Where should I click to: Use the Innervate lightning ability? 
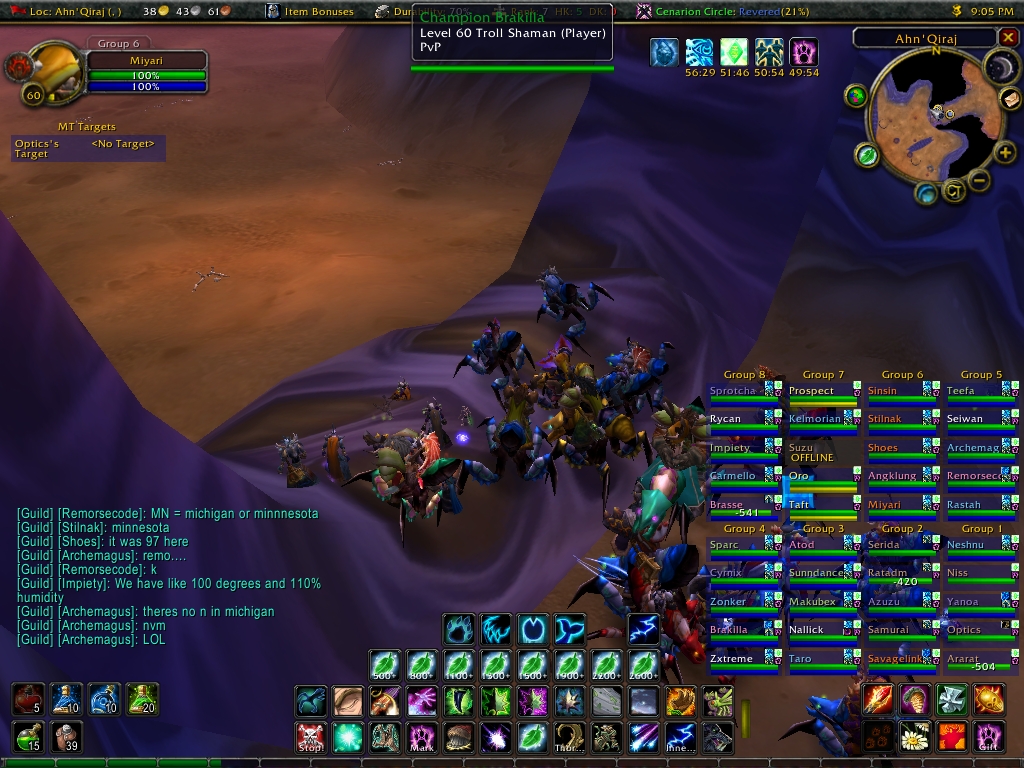click(680, 738)
